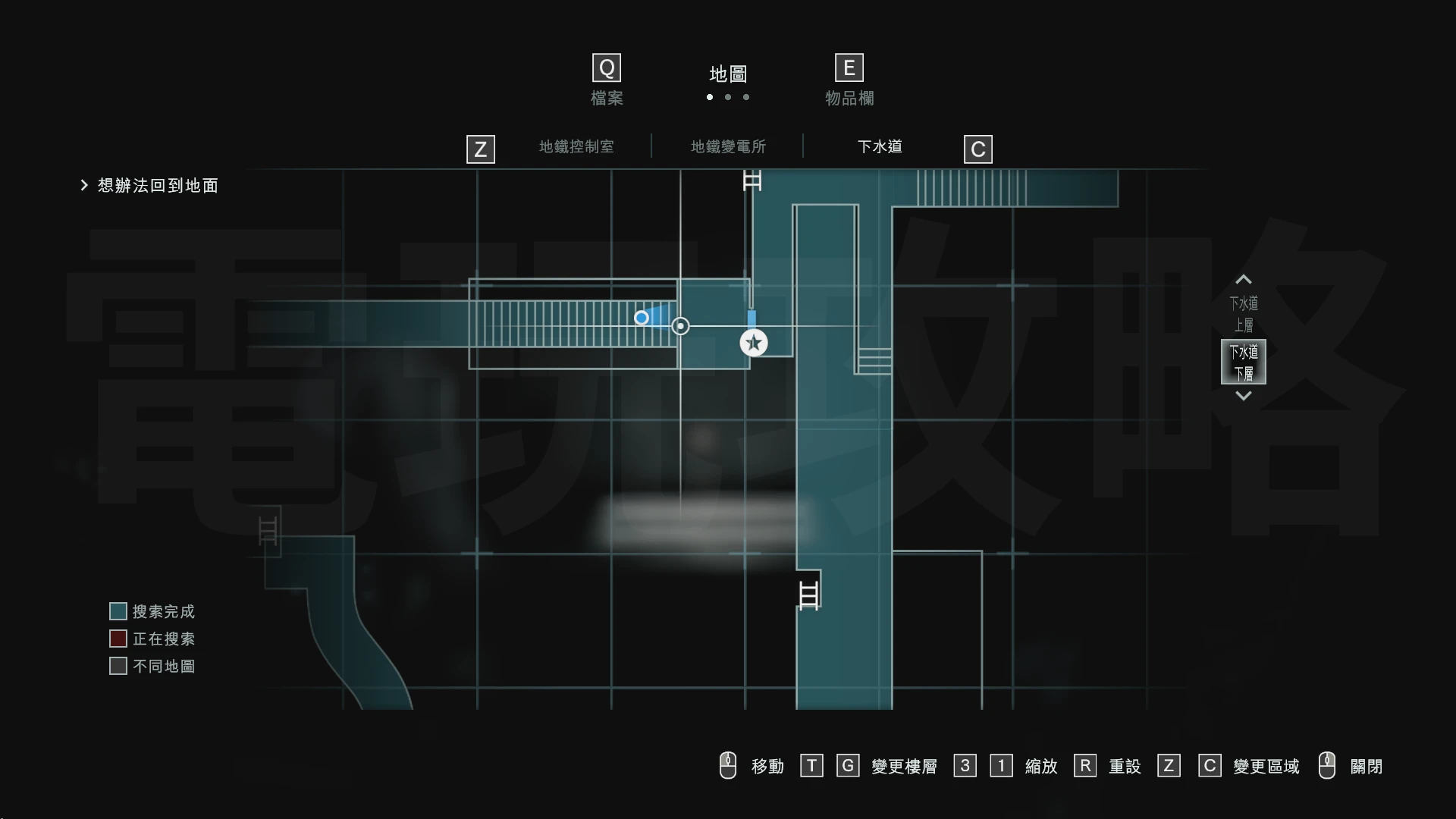
Task: Click the ladder icon on the lower corridor
Action: coord(809,595)
